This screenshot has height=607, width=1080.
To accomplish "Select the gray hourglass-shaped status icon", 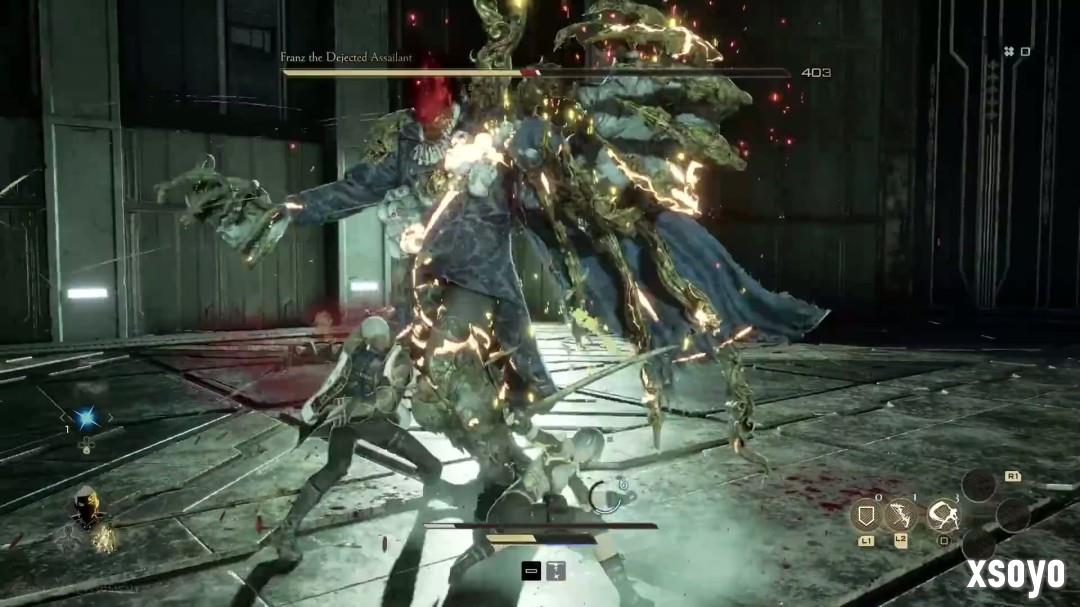I will [554, 571].
